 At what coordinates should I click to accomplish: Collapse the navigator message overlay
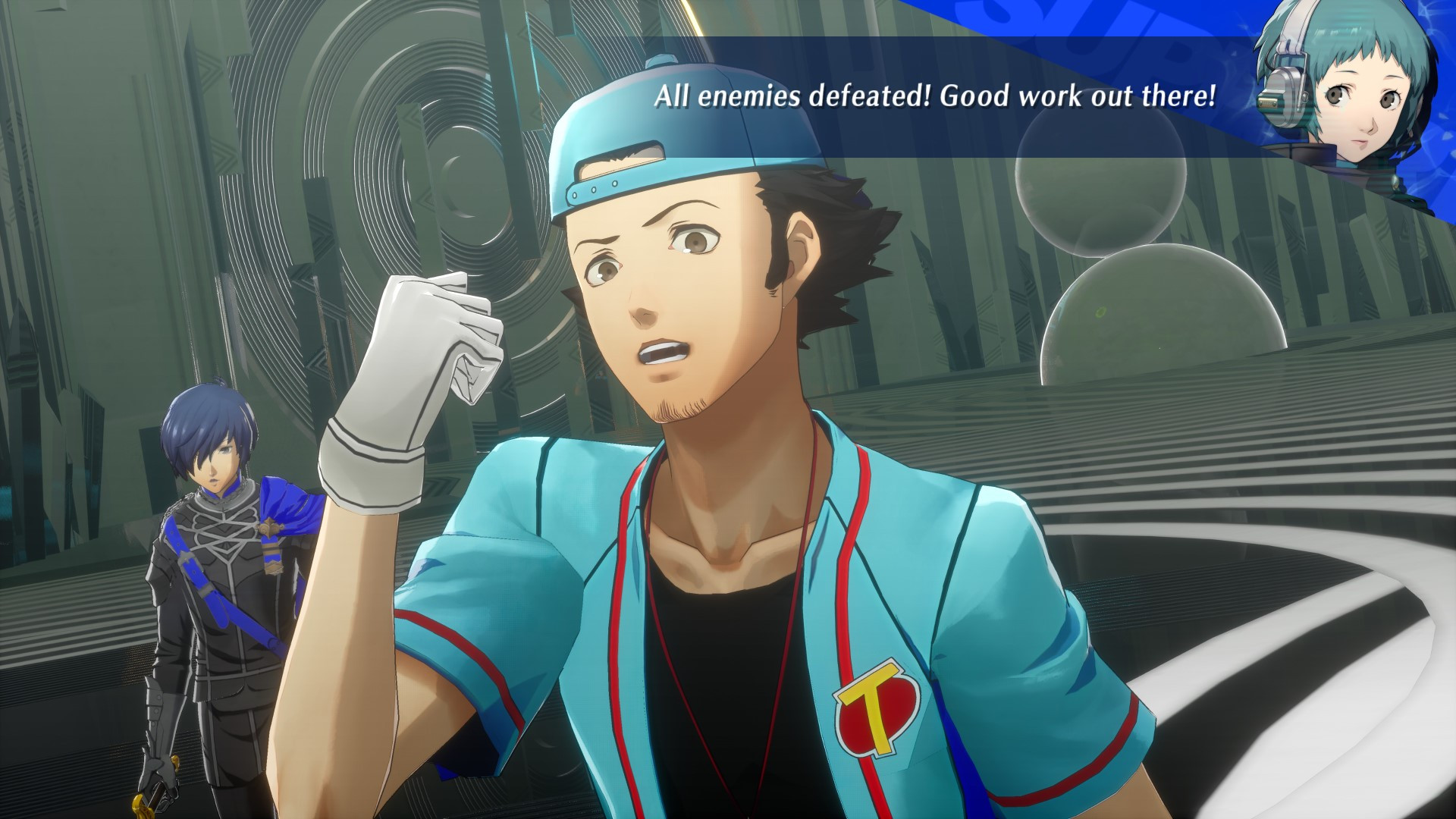coord(933,95)
